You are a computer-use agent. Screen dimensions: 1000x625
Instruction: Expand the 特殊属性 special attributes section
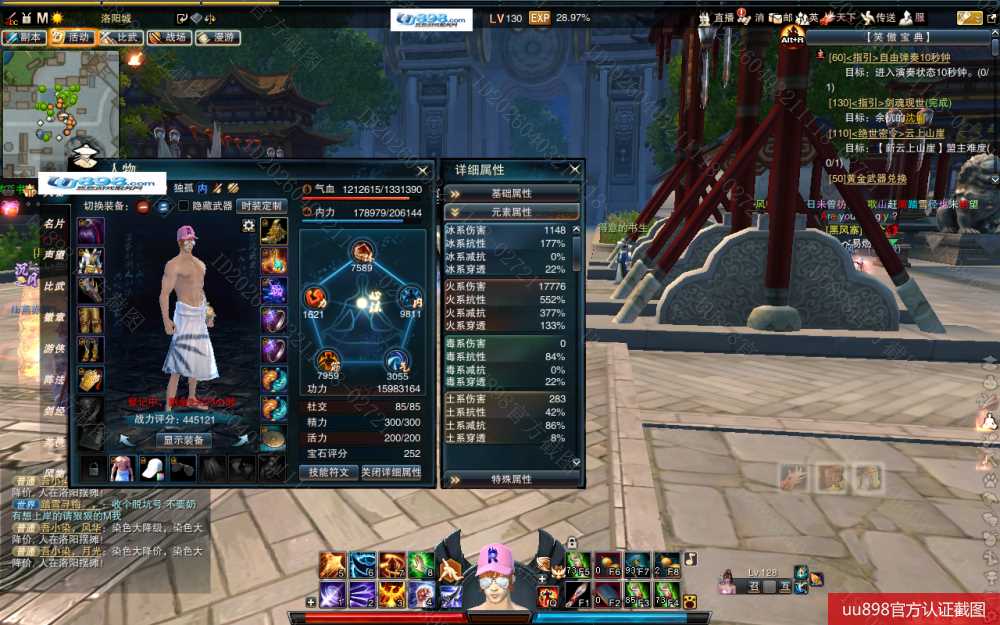(x=511, y=479)
